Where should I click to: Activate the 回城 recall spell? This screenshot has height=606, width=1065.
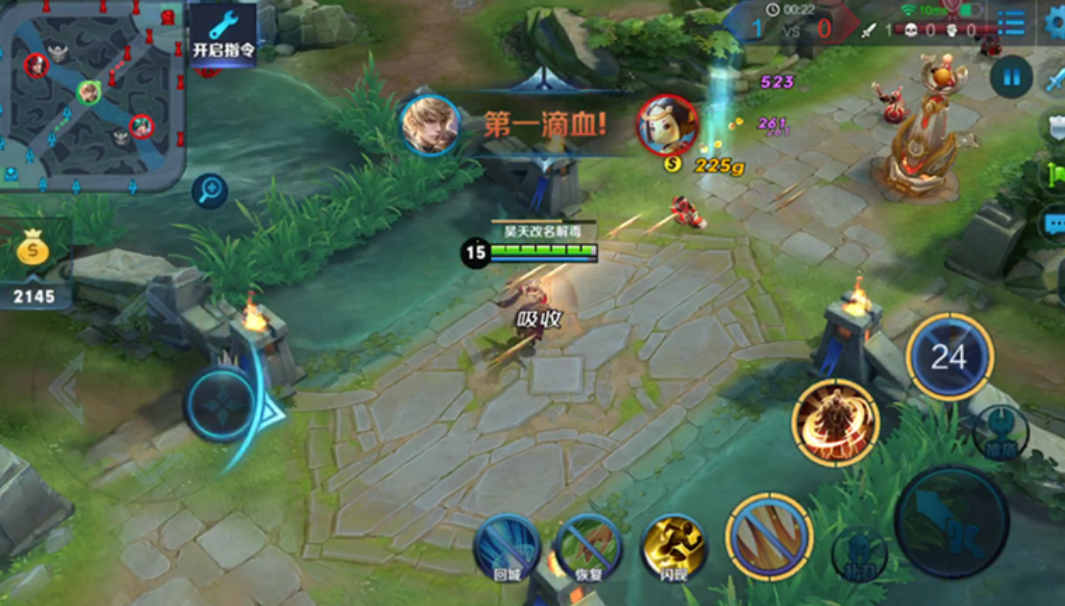[507, 547]
